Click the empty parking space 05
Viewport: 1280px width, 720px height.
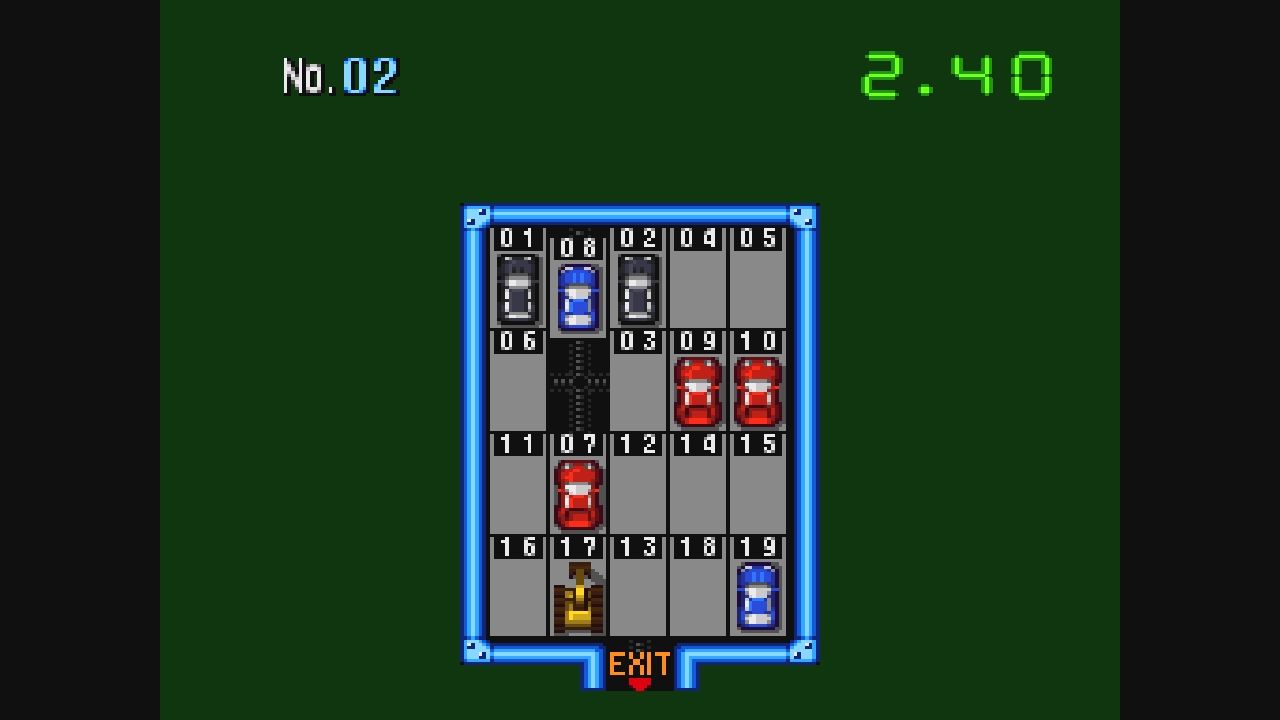point(758,285)
